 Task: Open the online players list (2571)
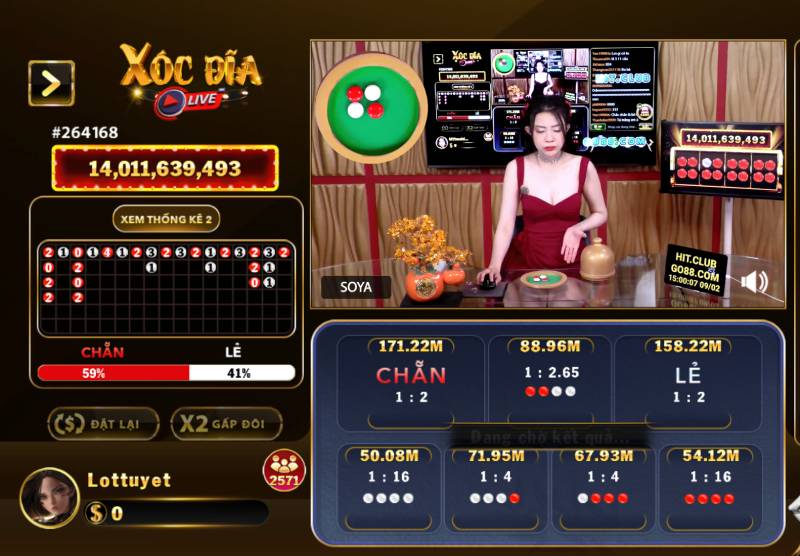coord(284,471)
